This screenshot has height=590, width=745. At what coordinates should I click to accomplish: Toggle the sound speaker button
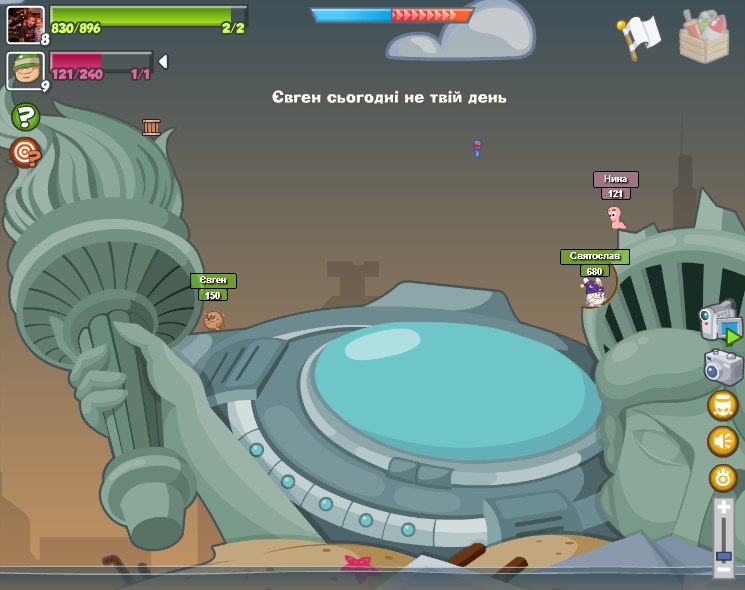click(723, 441)
